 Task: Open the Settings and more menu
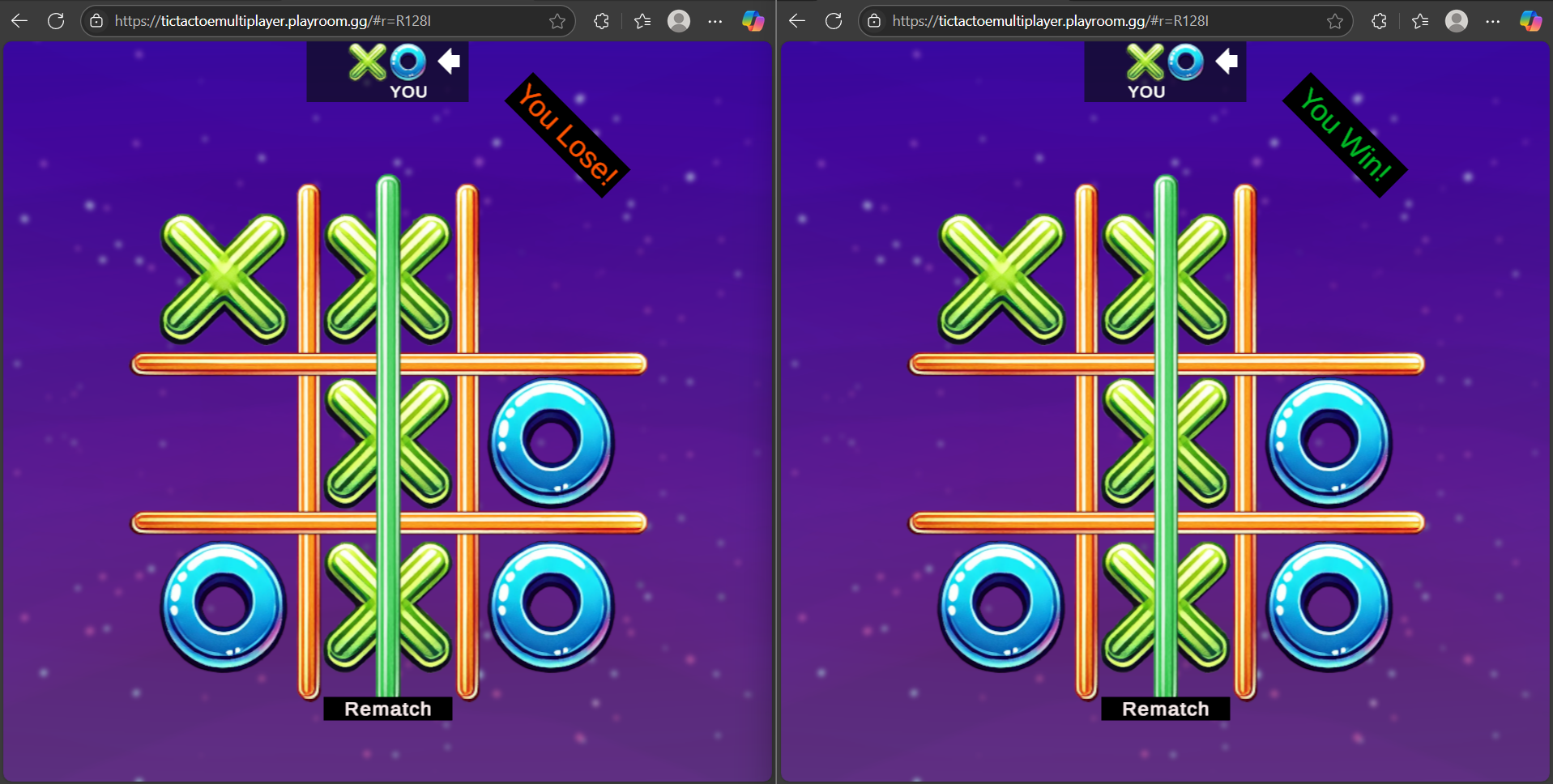715,21
